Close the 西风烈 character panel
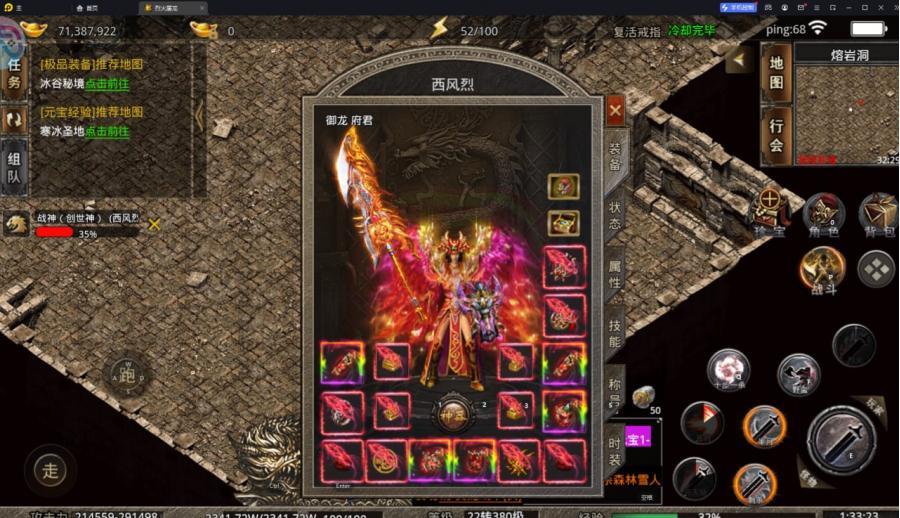Image resolution: width=900 pixels, height=518 pixels. tap(615, 110)
